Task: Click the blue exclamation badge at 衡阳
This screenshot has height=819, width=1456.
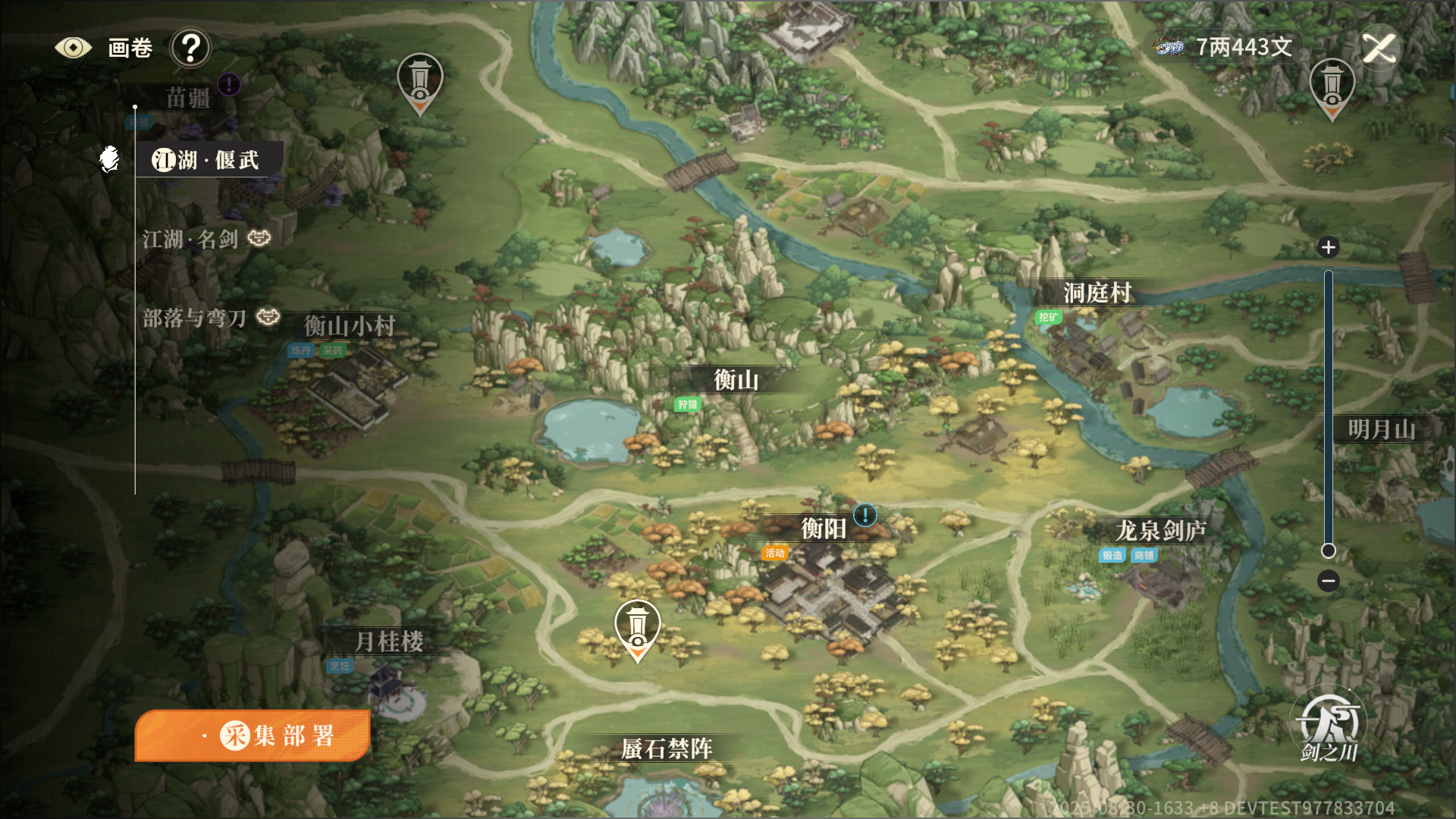Action: point(864,515)
